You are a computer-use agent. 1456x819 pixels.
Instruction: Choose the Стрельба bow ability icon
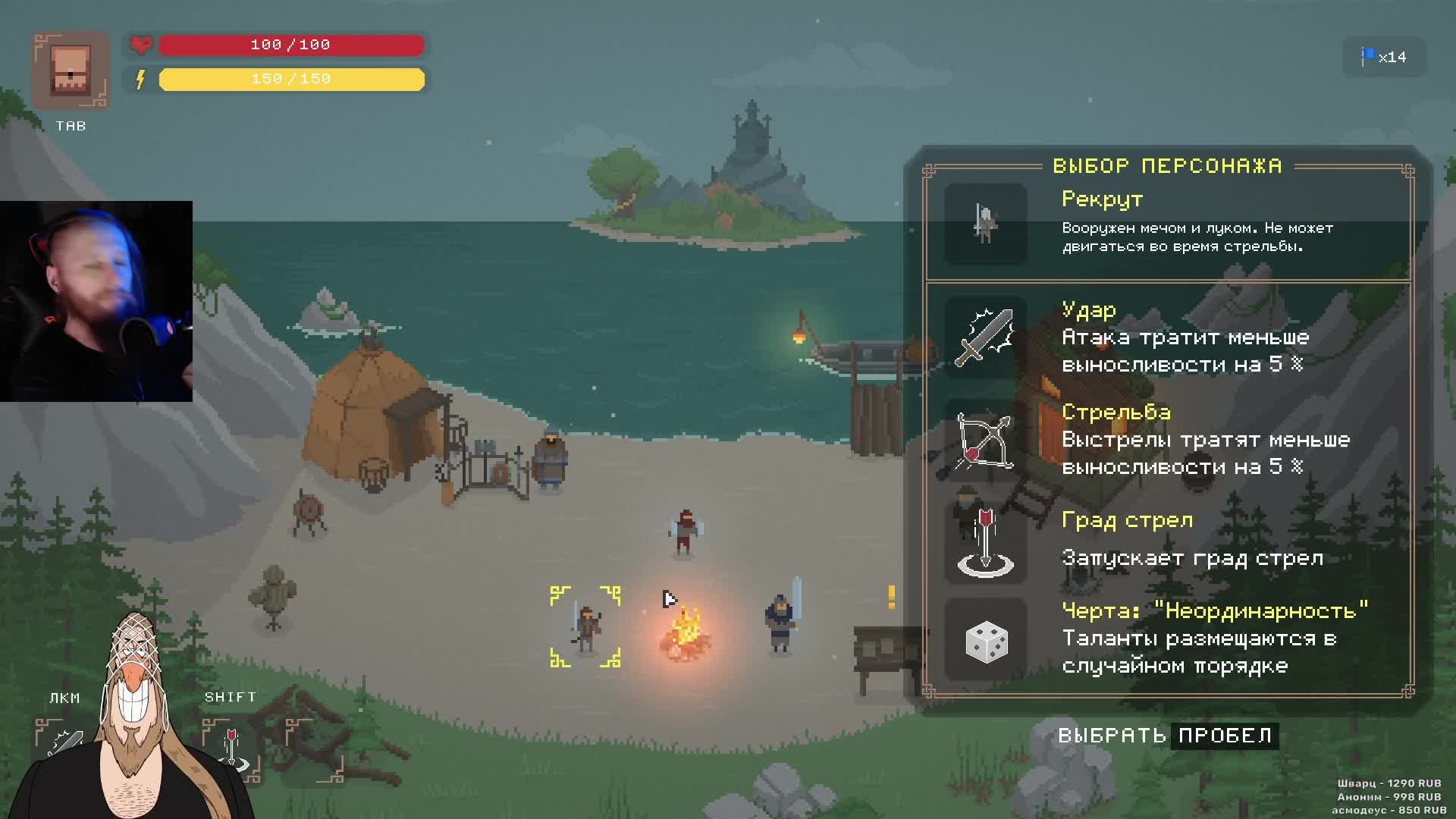(985, 441)
